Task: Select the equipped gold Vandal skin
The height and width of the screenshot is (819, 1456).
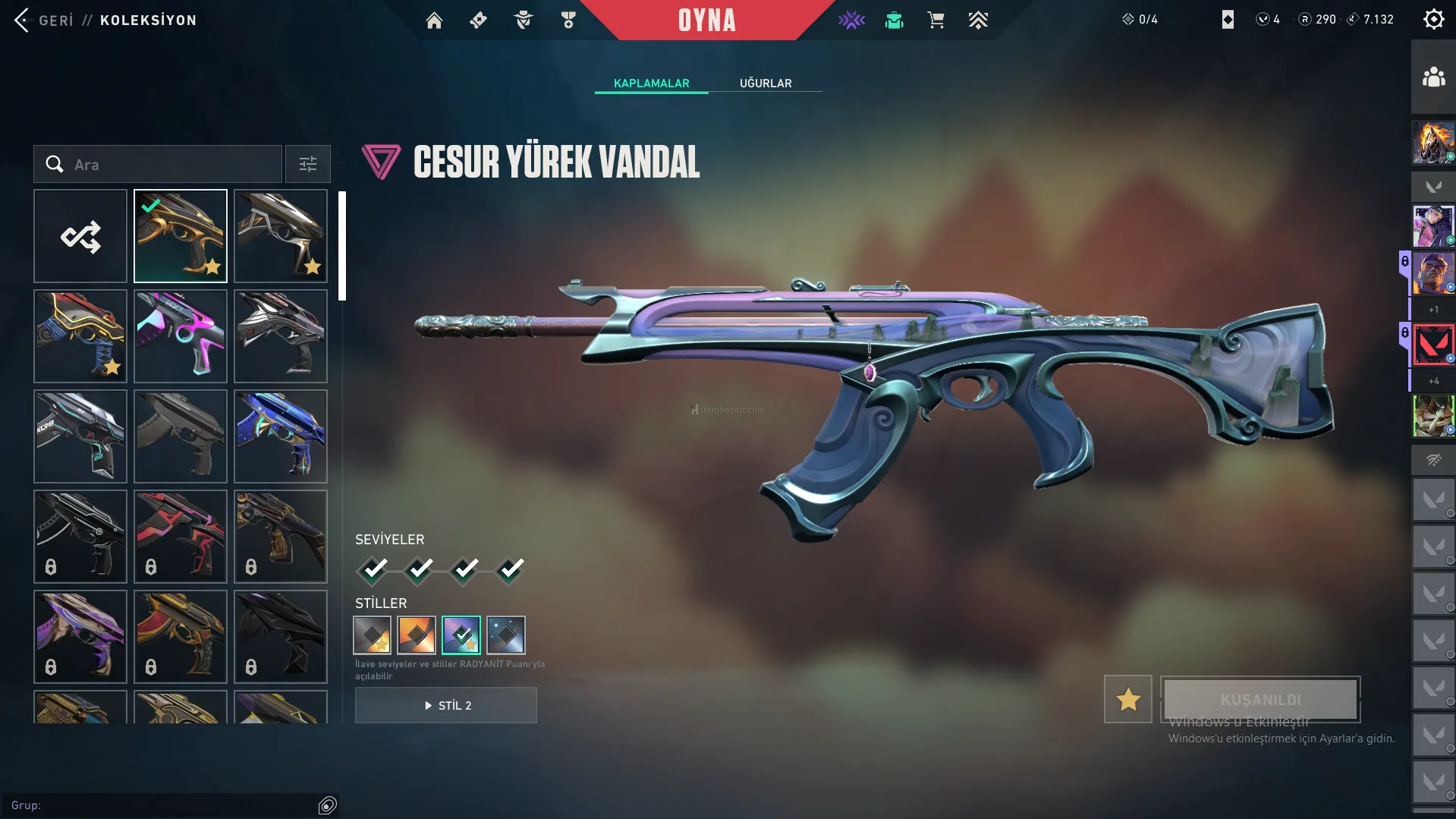Action: 181,237
